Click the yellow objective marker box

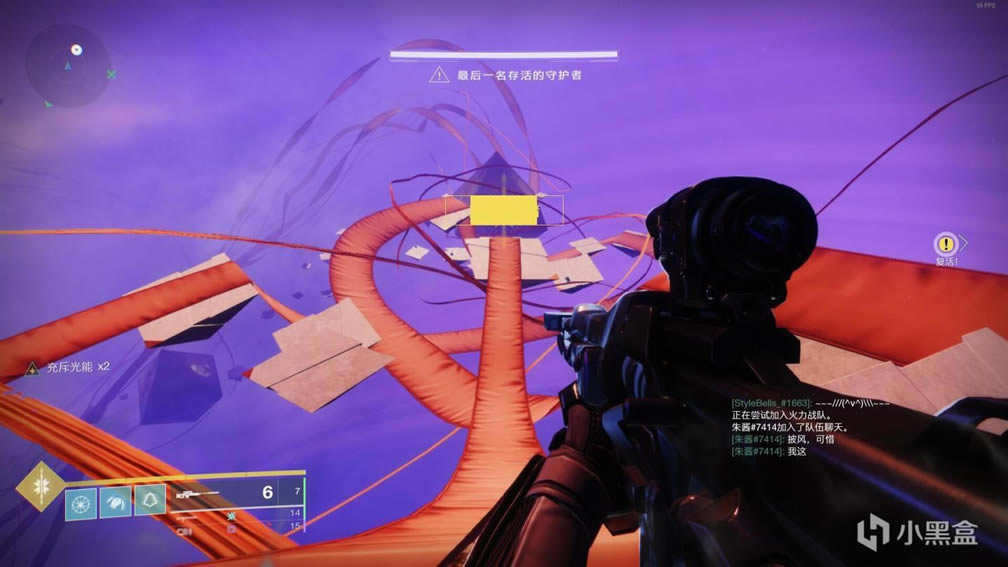(504, 210)
